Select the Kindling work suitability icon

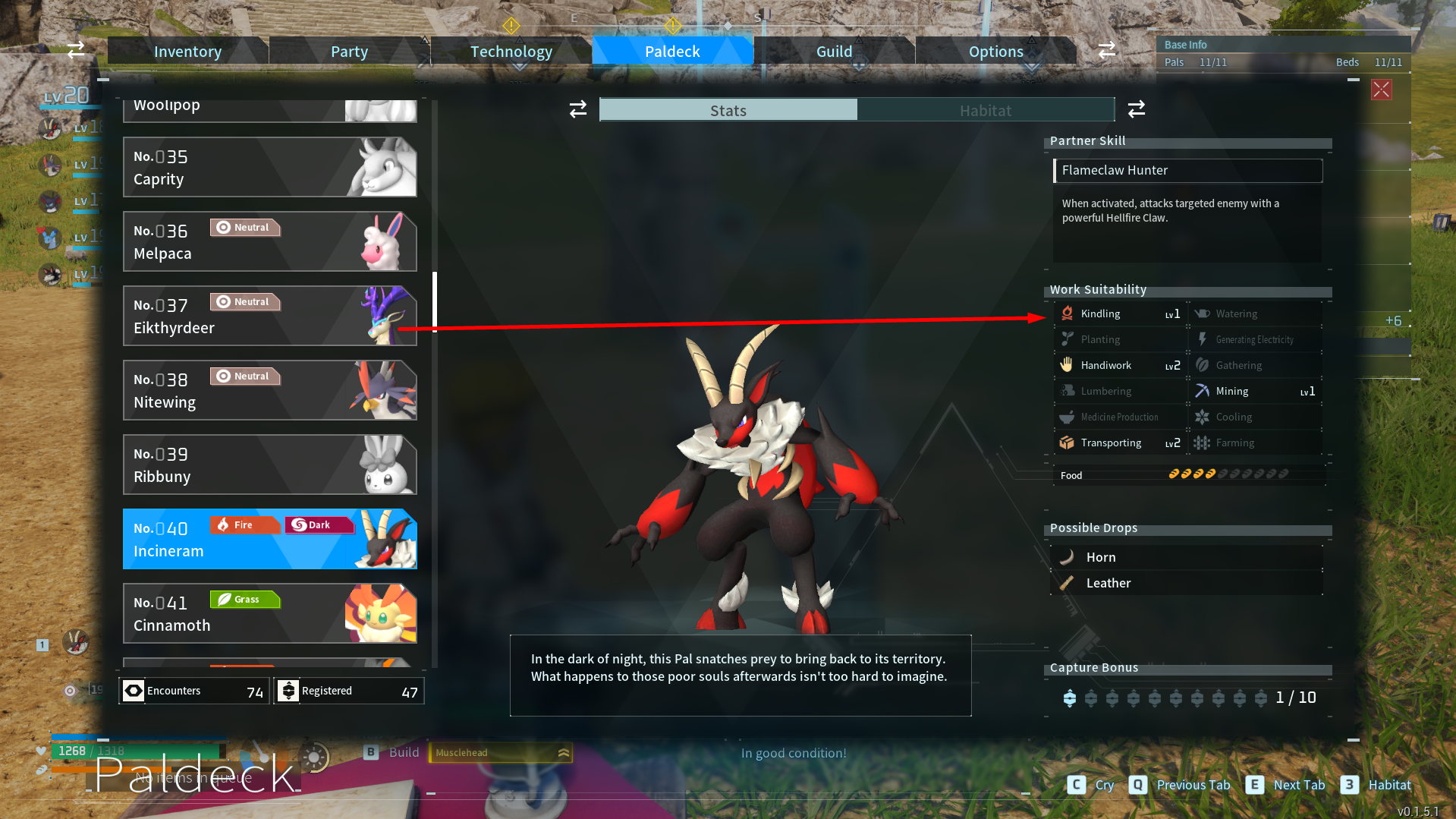(1068, 313)
